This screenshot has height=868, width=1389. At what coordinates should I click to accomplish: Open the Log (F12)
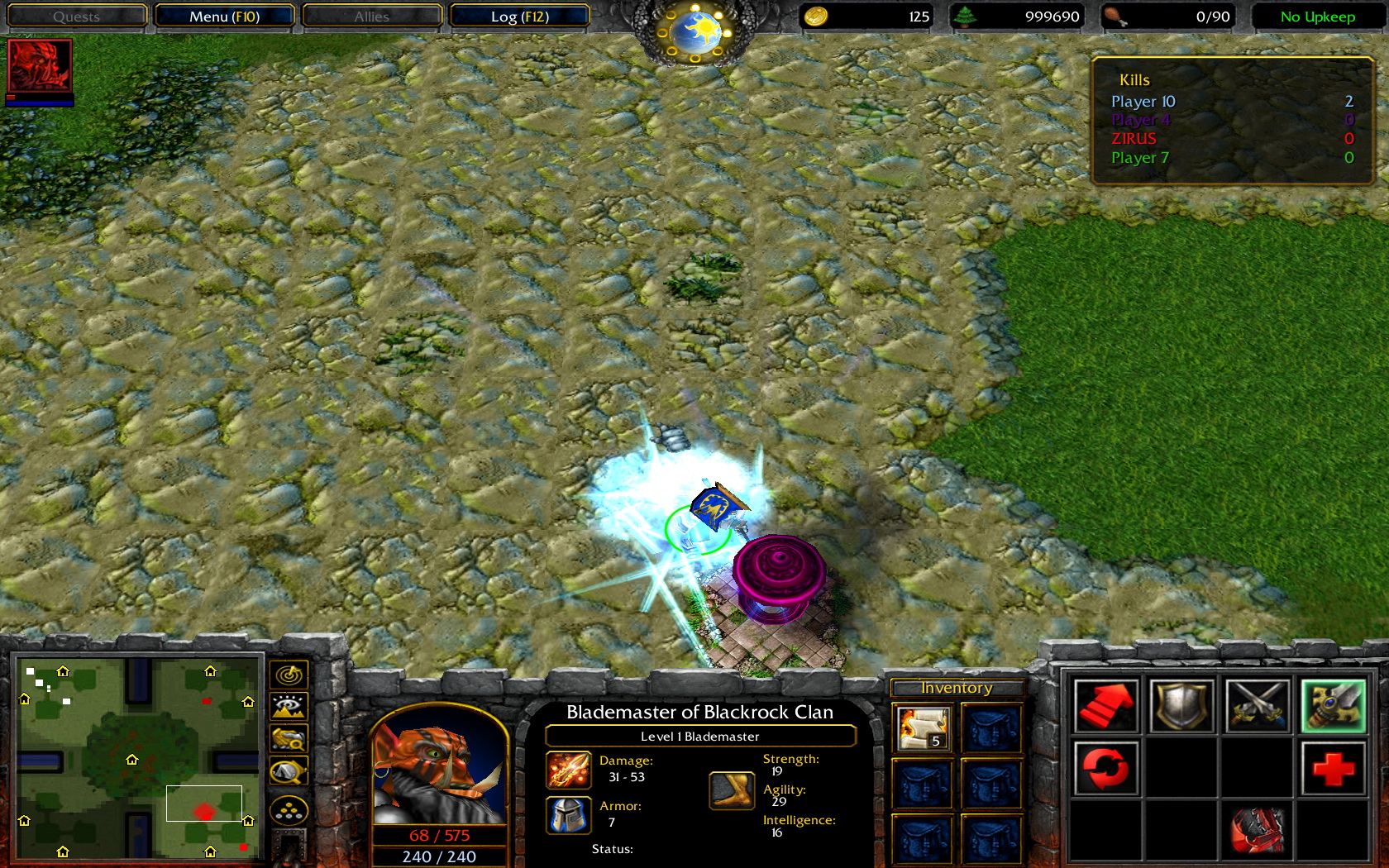(520, 16)
